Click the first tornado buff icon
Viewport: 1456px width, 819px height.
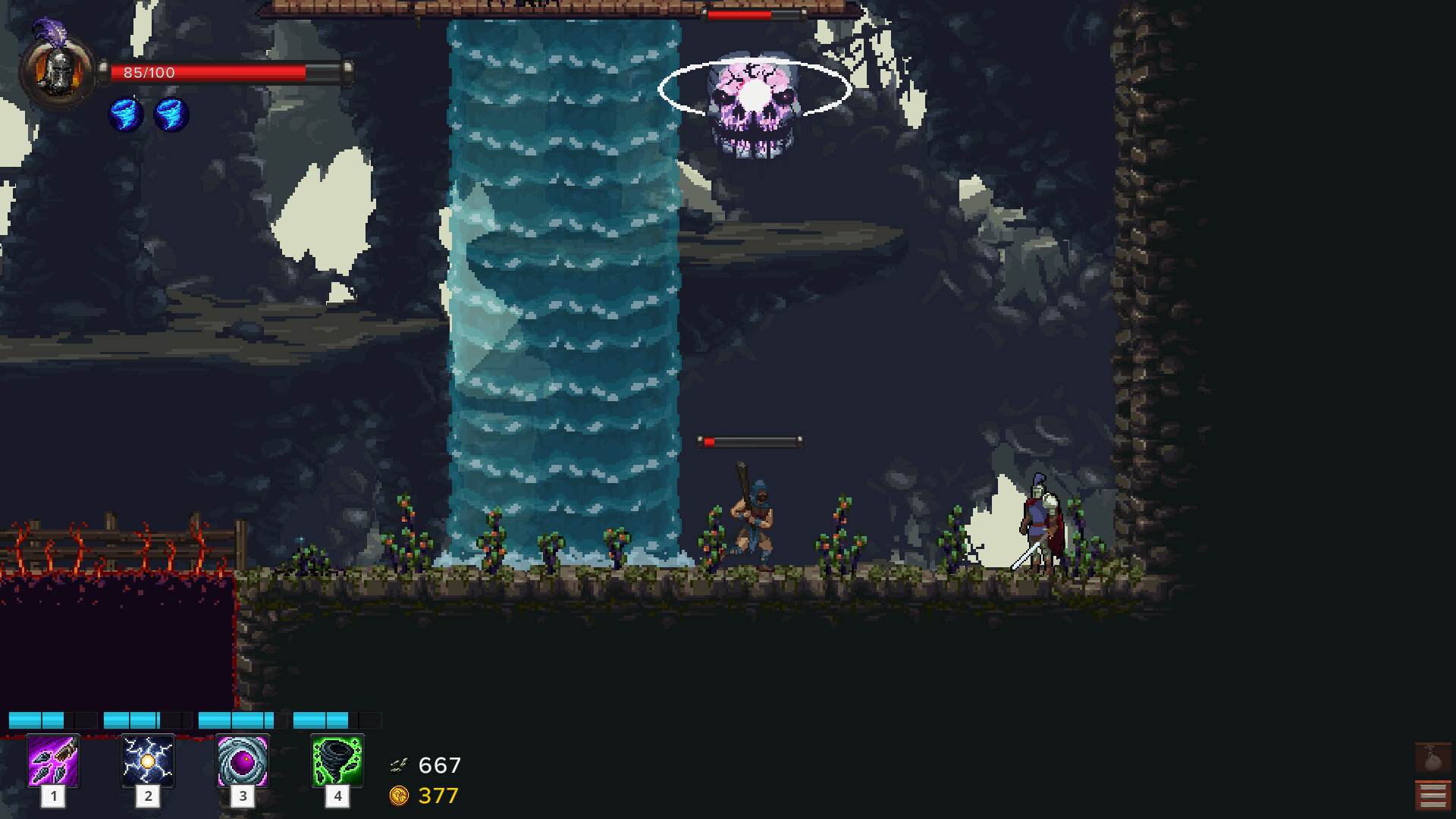point(126,115)
